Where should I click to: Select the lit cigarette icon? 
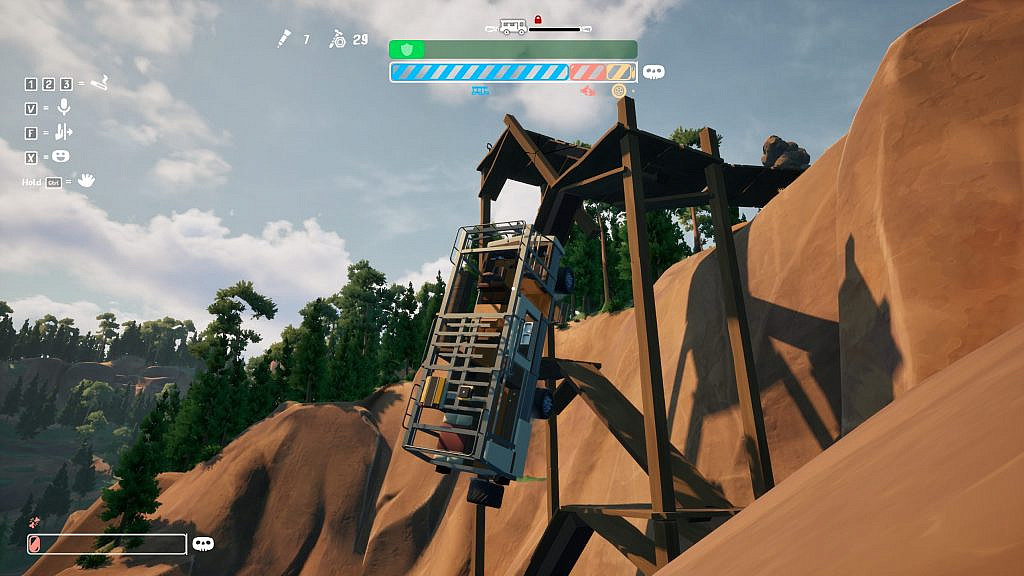pos(99,83)
